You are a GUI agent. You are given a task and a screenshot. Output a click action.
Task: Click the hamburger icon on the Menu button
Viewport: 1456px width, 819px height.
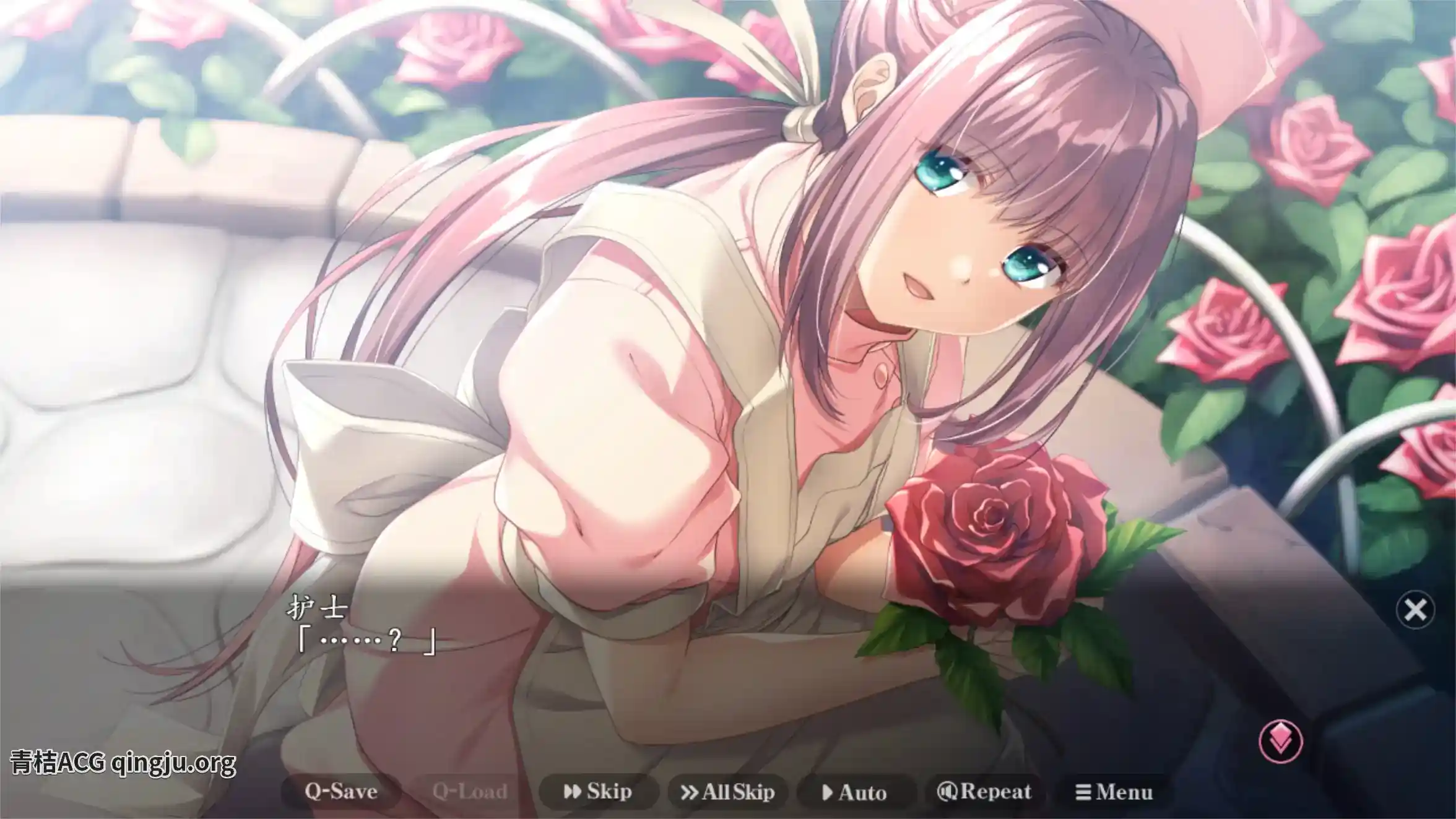[1083, 791]
